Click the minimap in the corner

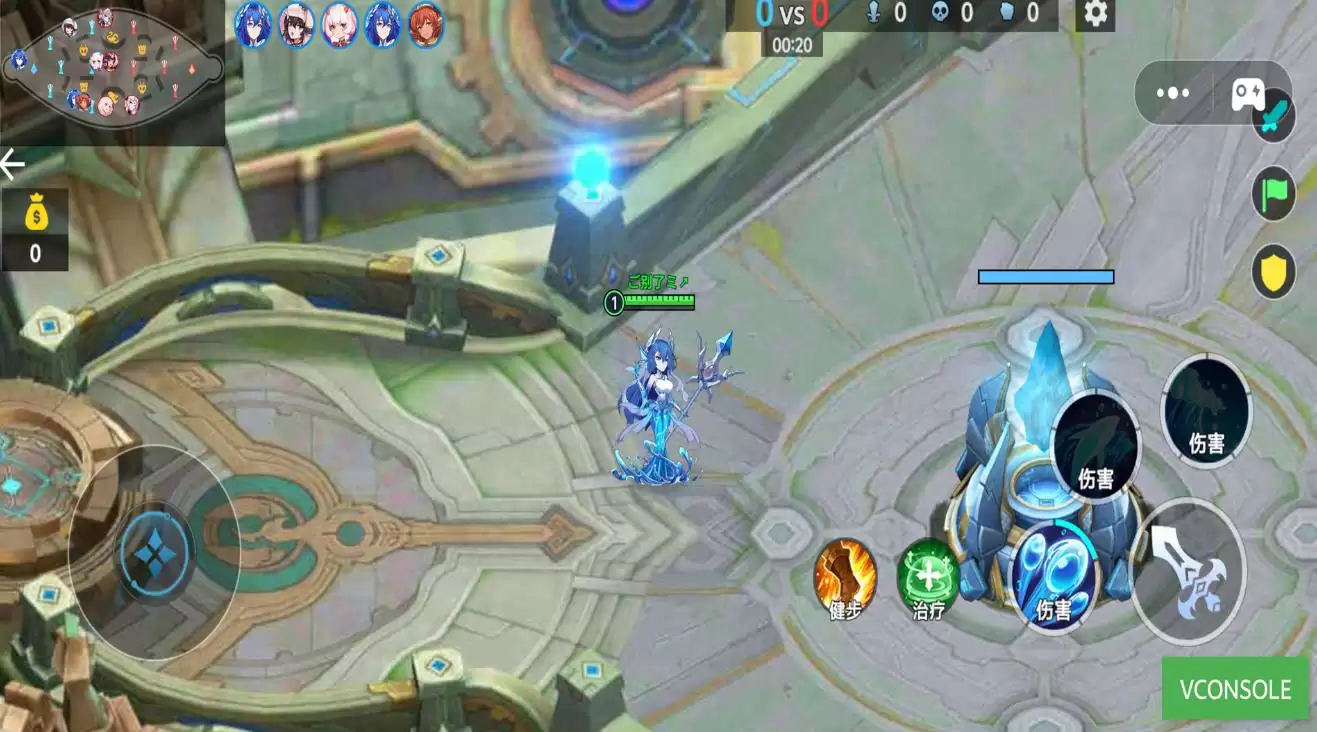112,67
